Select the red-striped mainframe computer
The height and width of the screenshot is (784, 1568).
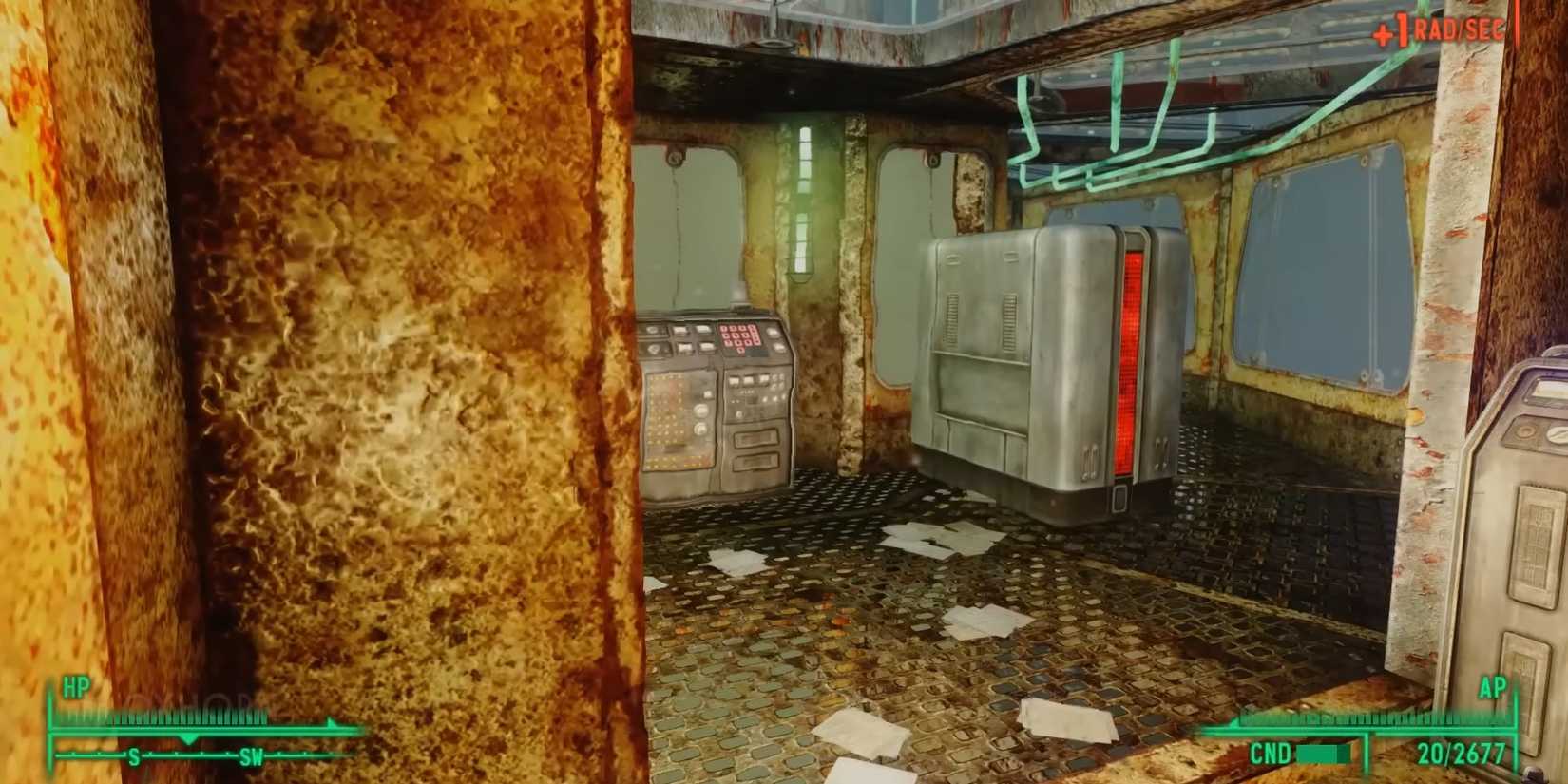(x=1045, y=361)
